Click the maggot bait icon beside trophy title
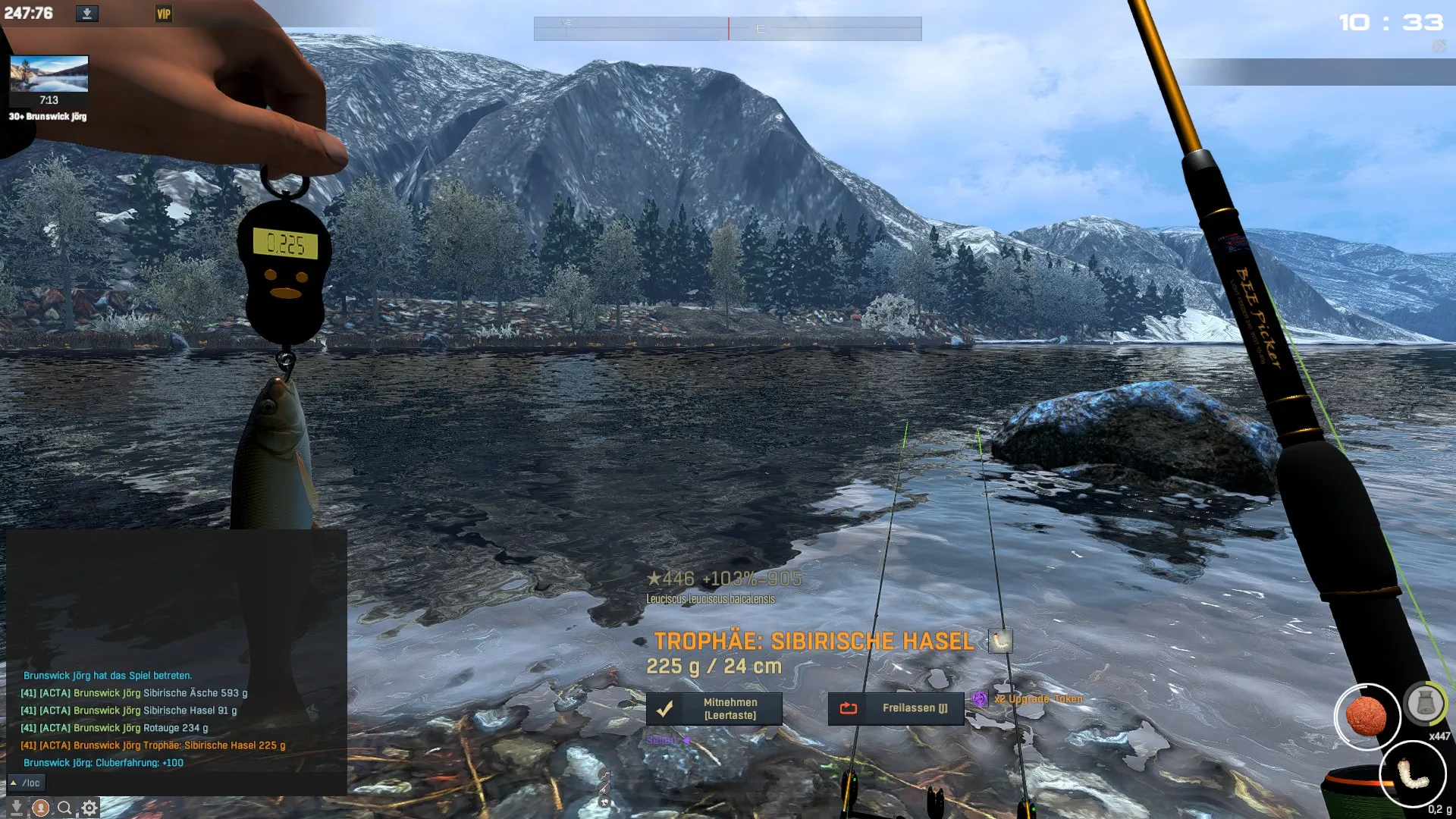1456x819 pixels. point(1000,641)
